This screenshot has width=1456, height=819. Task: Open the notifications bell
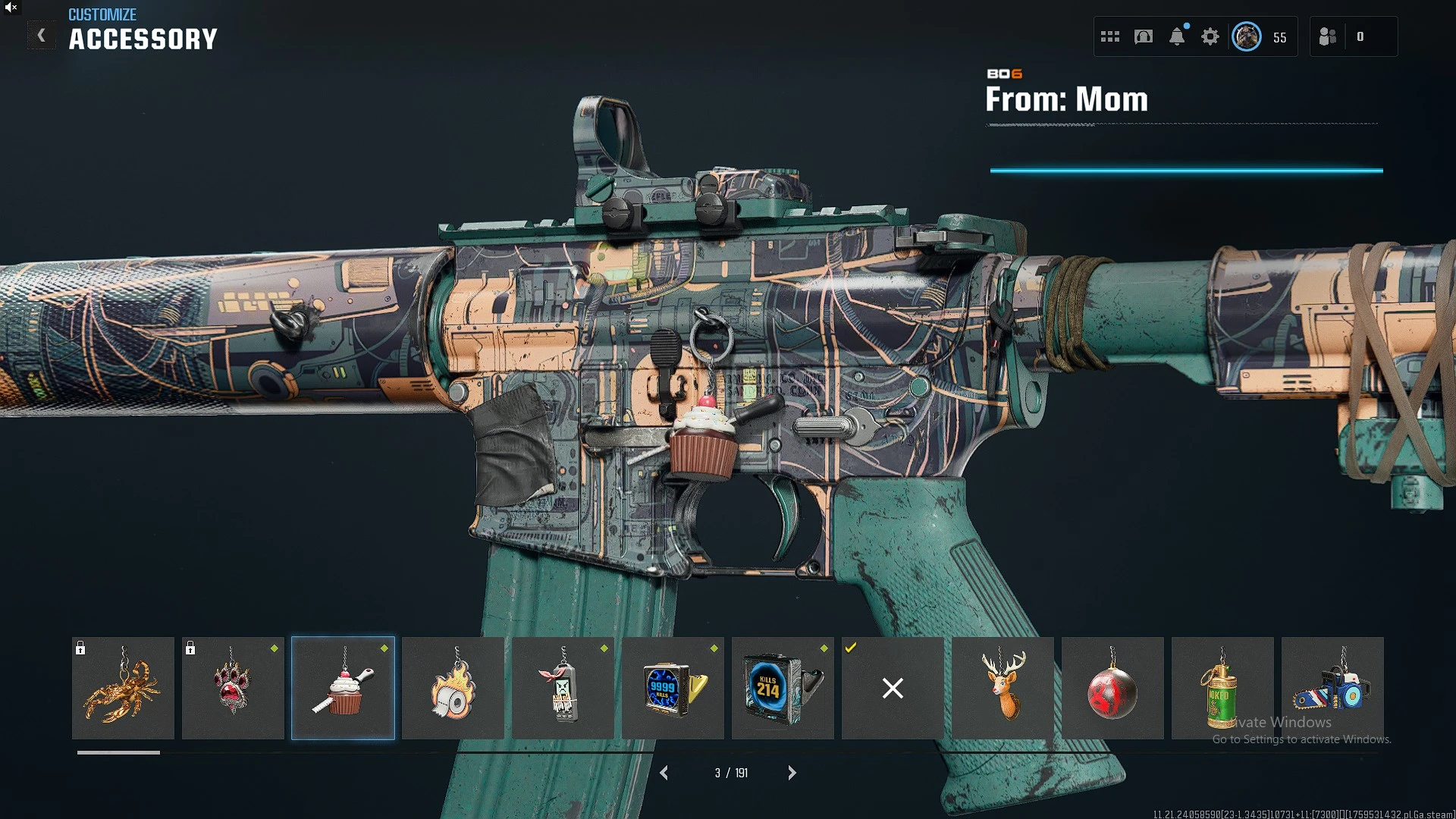coord(1177,36)
